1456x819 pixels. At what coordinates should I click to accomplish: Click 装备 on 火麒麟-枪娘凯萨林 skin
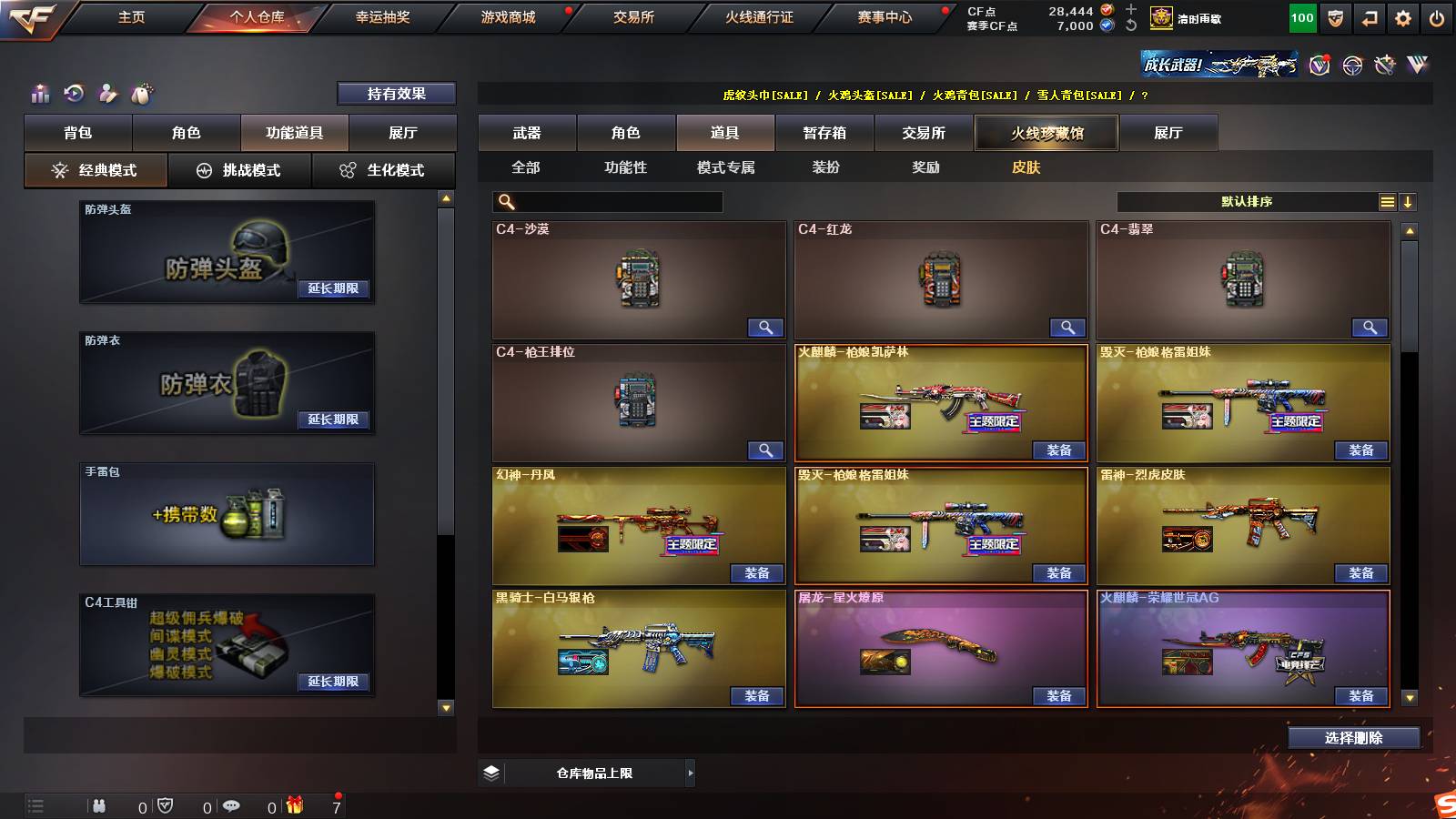click(1057, 450)
